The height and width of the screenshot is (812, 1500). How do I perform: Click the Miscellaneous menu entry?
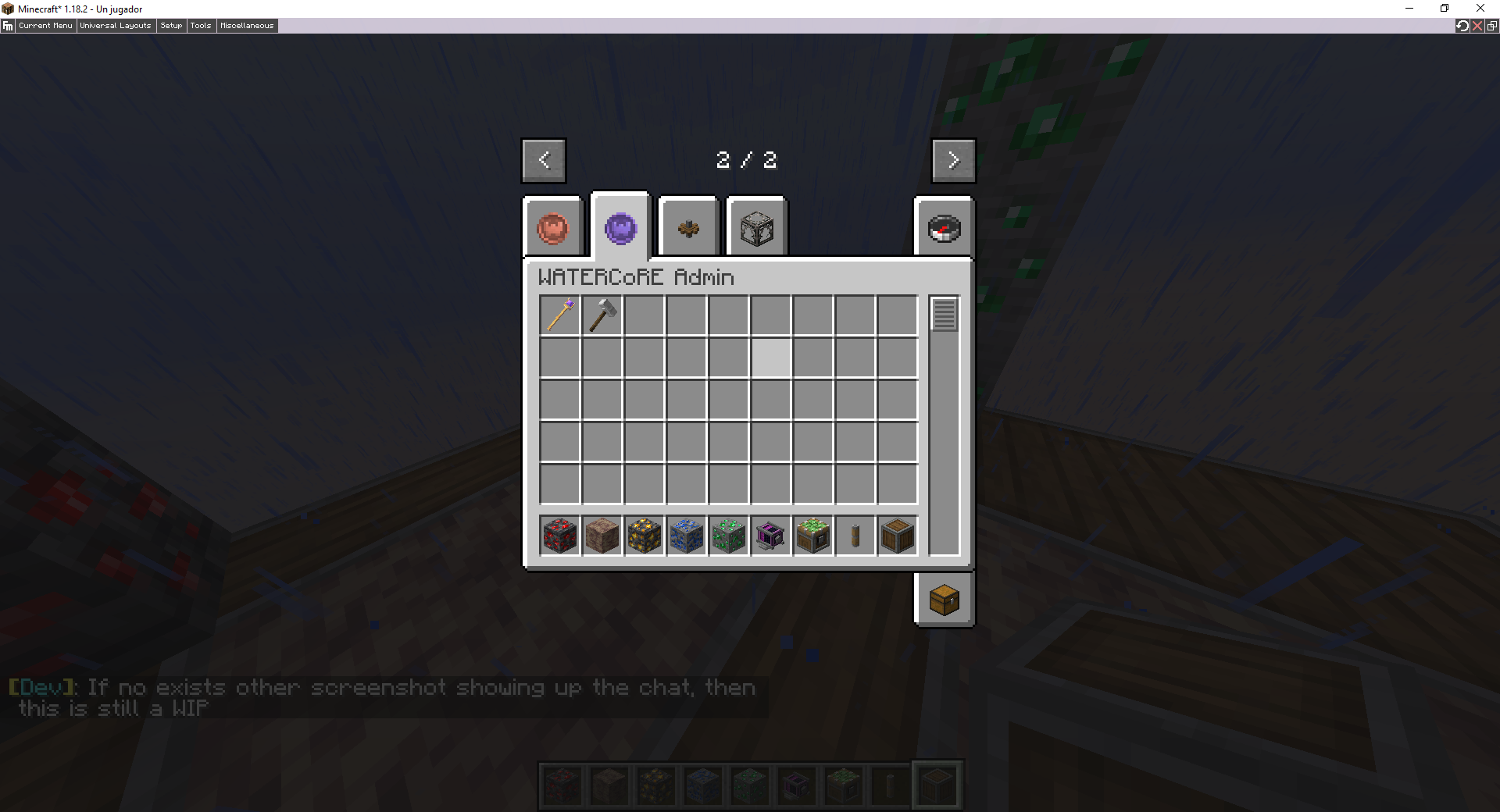click(246, 25)
